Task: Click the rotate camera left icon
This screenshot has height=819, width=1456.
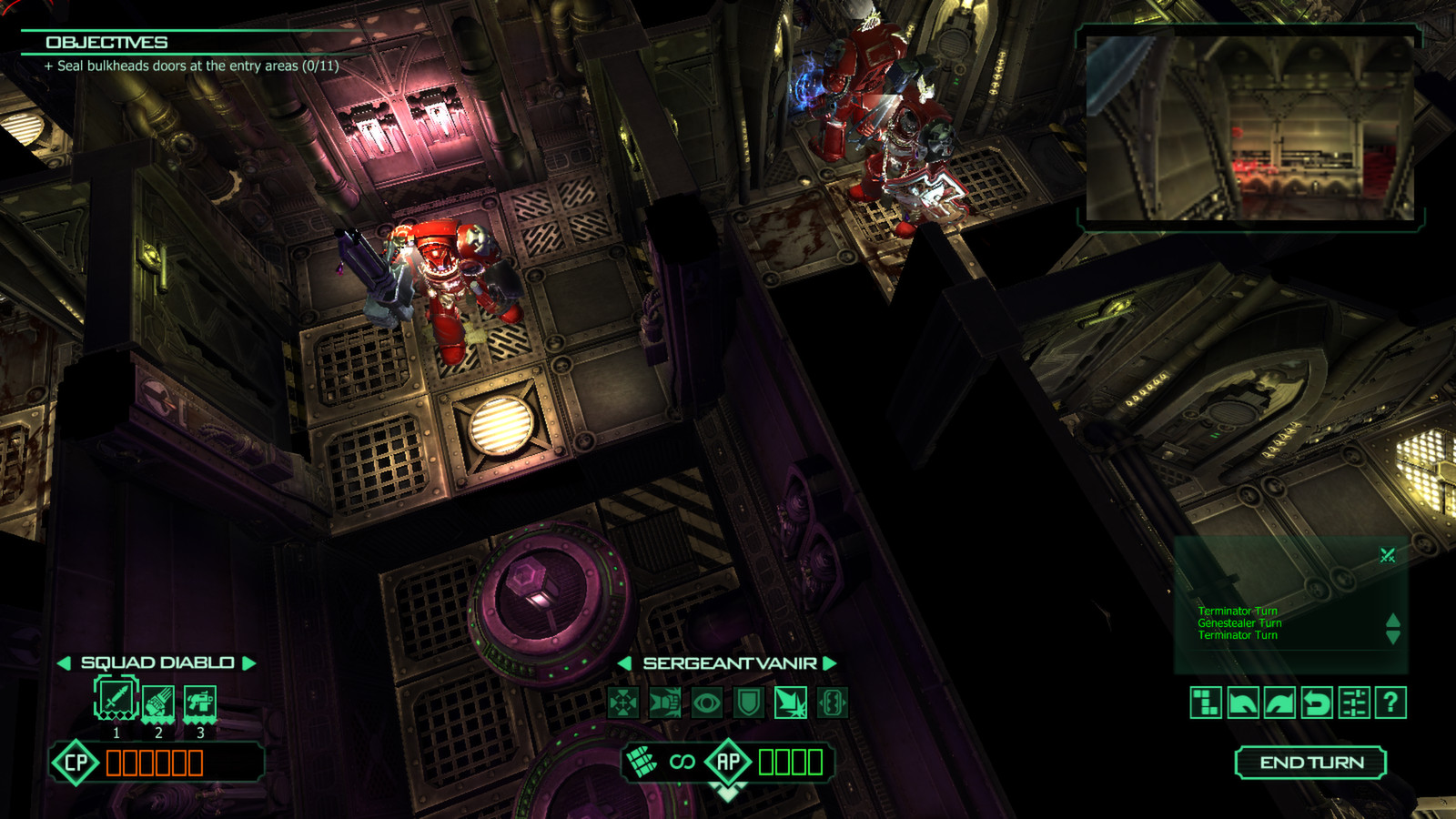Action: 1243,703
